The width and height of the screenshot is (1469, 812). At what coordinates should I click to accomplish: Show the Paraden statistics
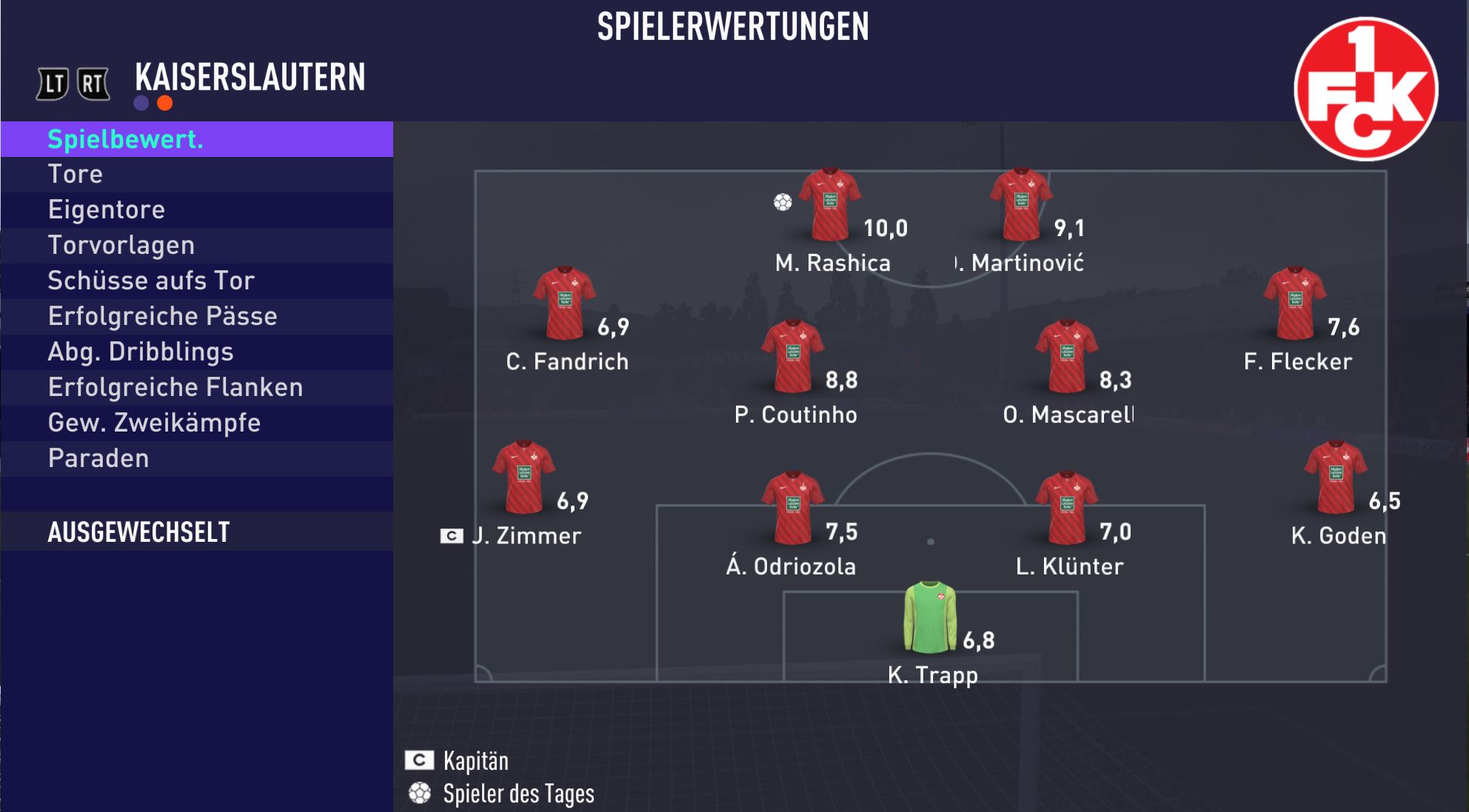(x=197, y=459)
